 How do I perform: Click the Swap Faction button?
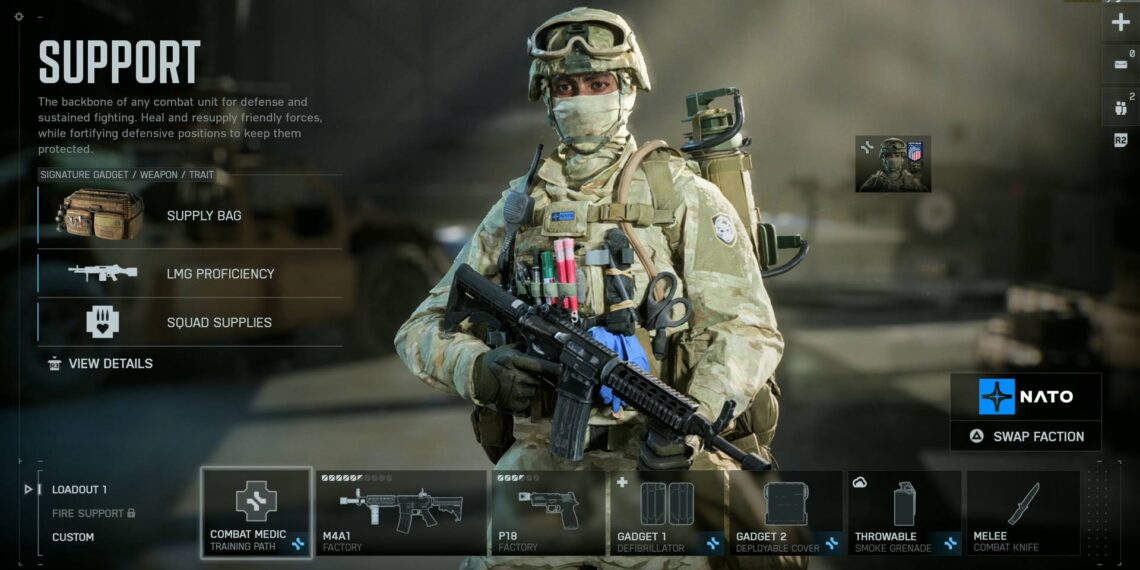tap(1025, 436)
